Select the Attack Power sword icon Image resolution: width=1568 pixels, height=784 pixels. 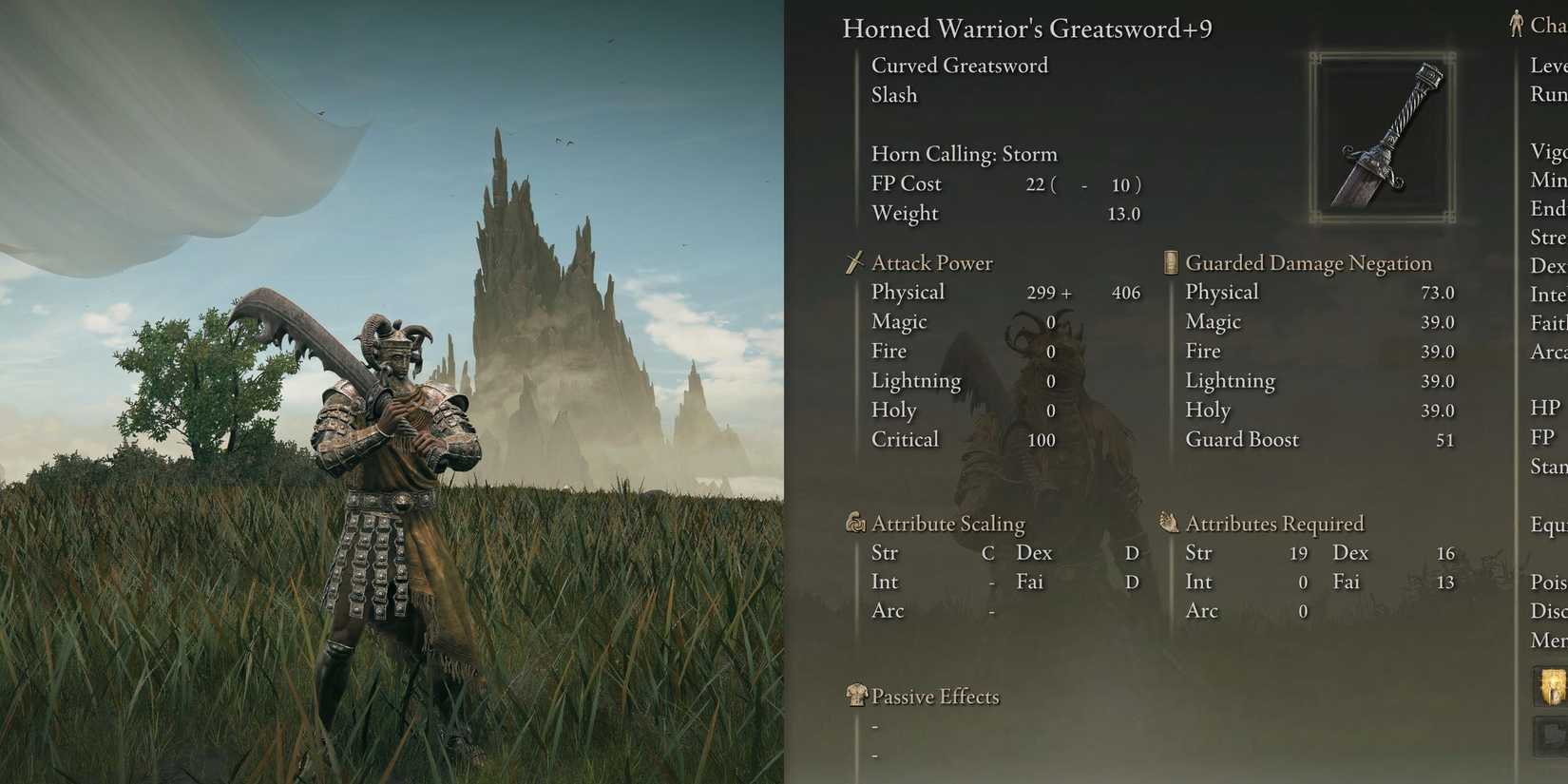[853, 262]
